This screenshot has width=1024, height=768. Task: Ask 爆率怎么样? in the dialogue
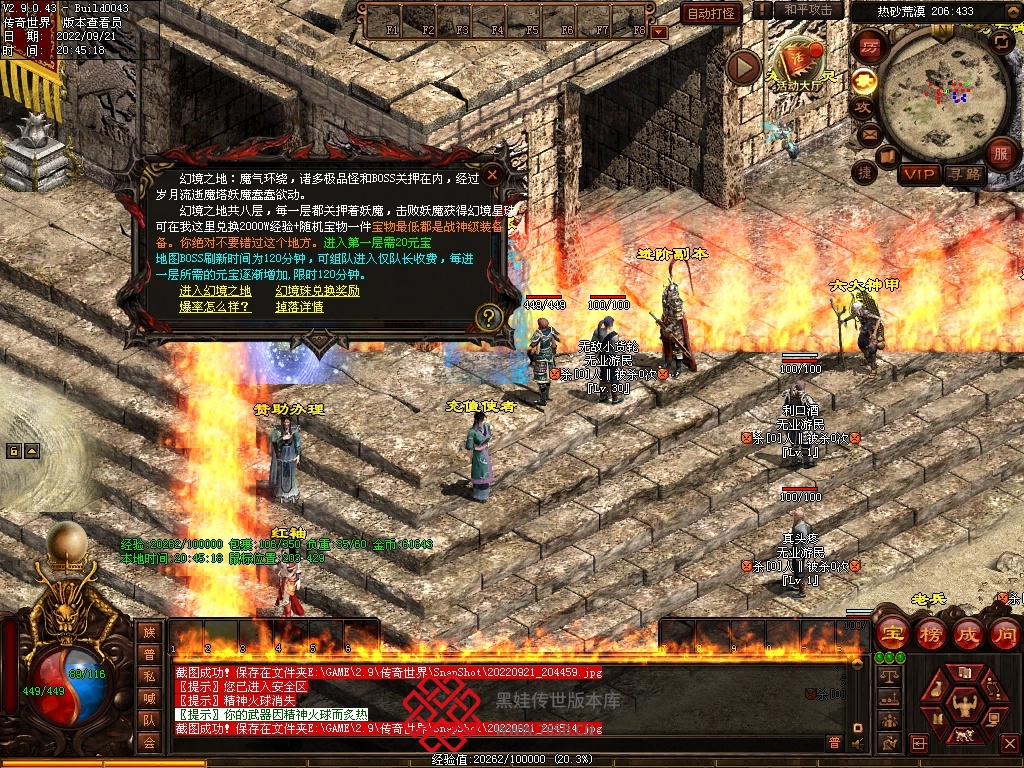click(x=214, y=307)
